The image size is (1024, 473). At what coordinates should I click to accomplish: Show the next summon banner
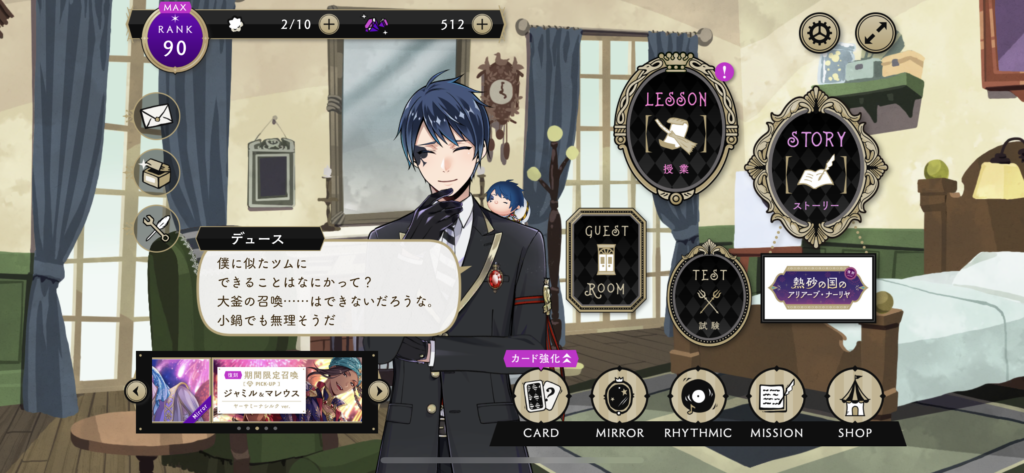(378, 391)
